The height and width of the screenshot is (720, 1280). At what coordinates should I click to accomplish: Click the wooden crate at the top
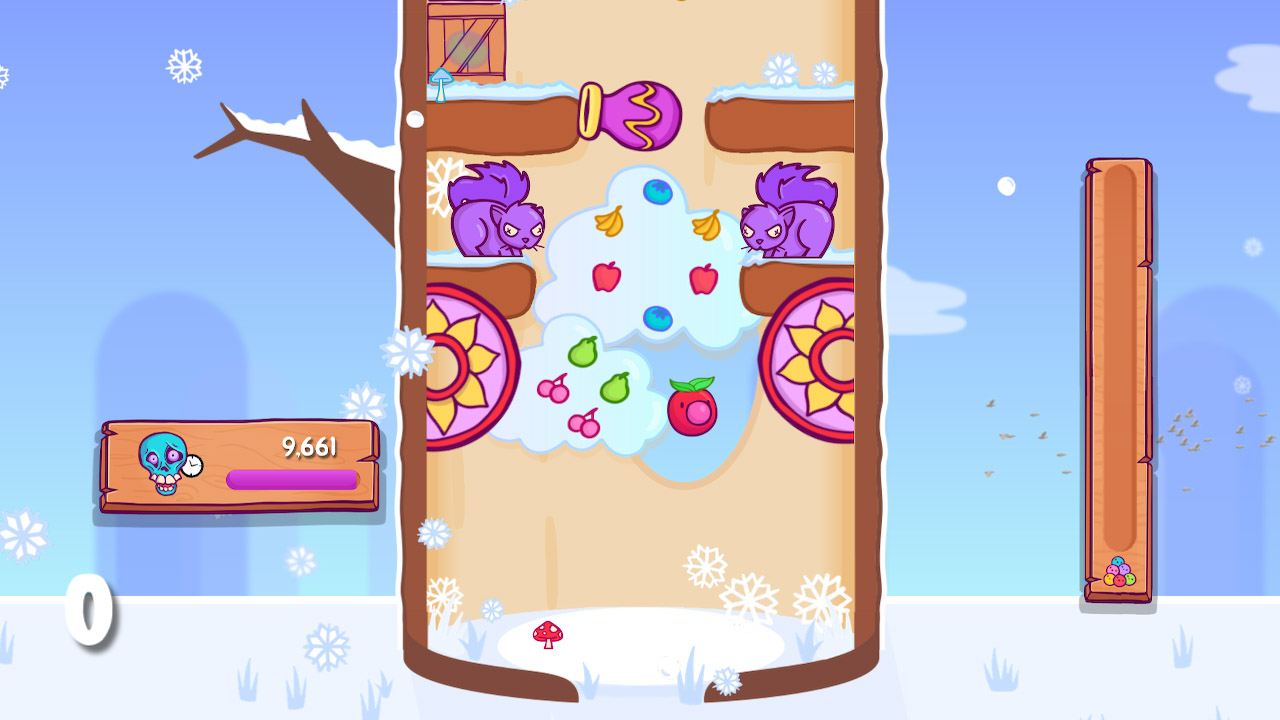tap(465, 40)
